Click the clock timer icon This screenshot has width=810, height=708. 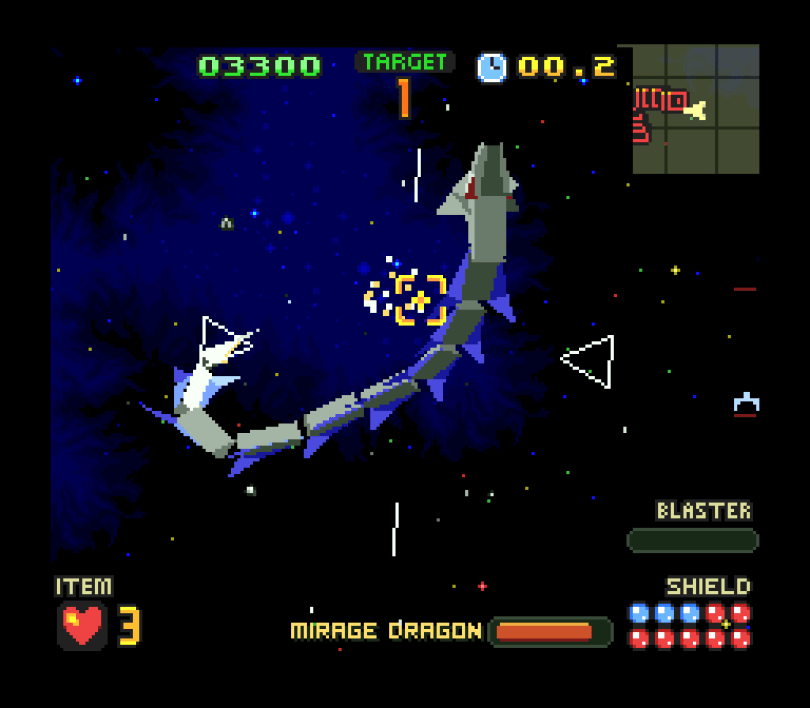[x=491, y=67]
